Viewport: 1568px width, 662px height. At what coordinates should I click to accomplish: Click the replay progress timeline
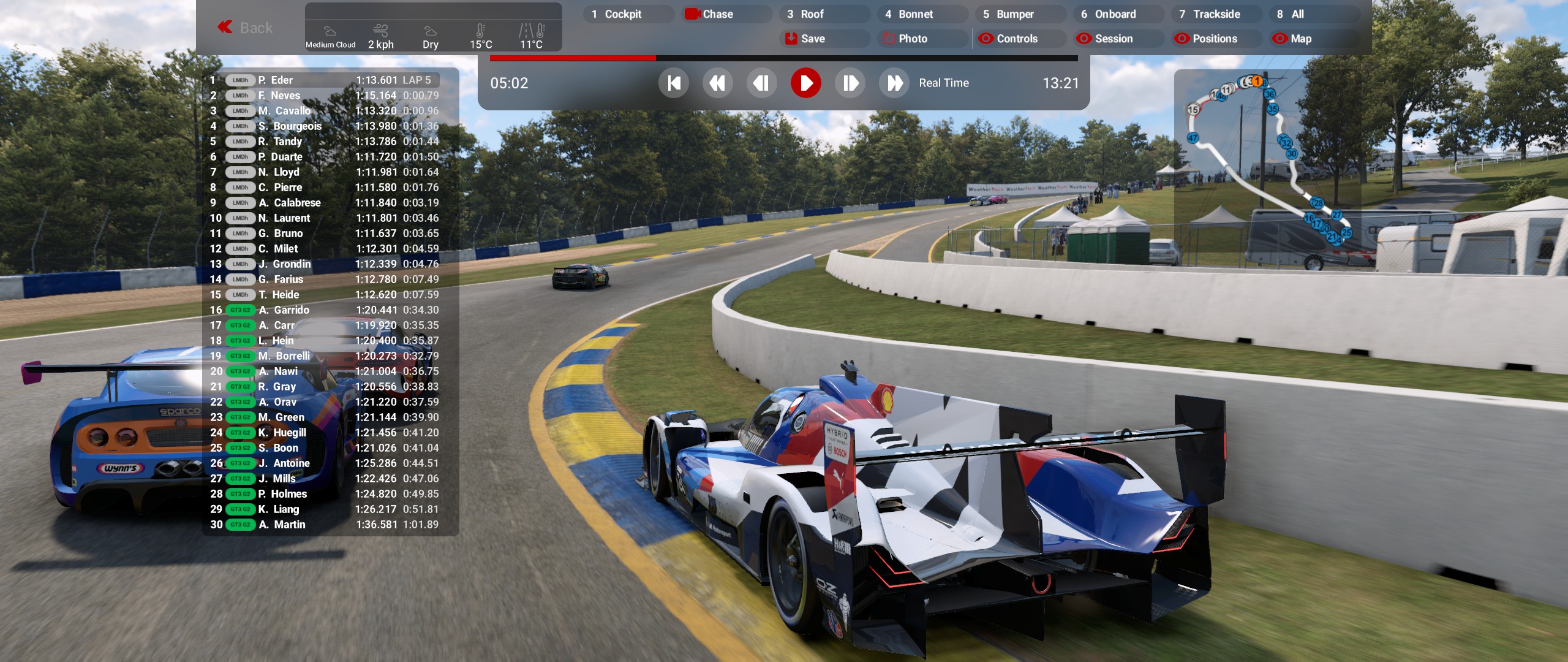tap(784, 58)
